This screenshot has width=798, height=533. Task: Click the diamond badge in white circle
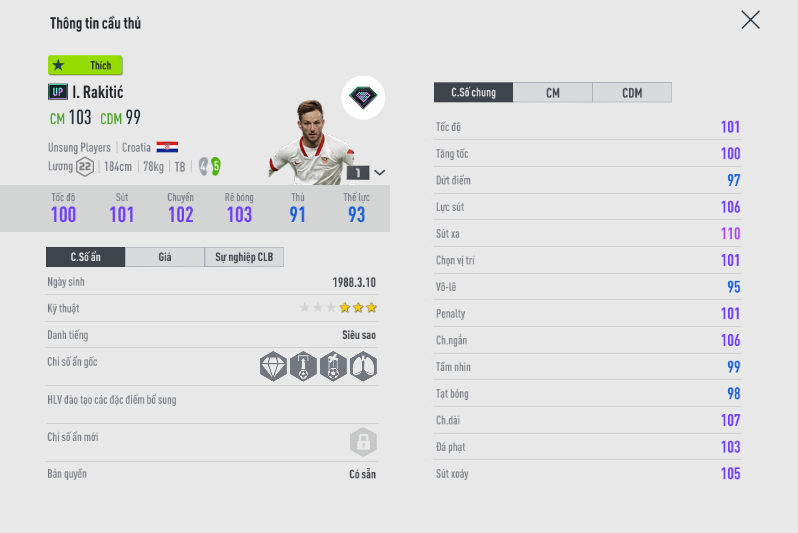363,98
